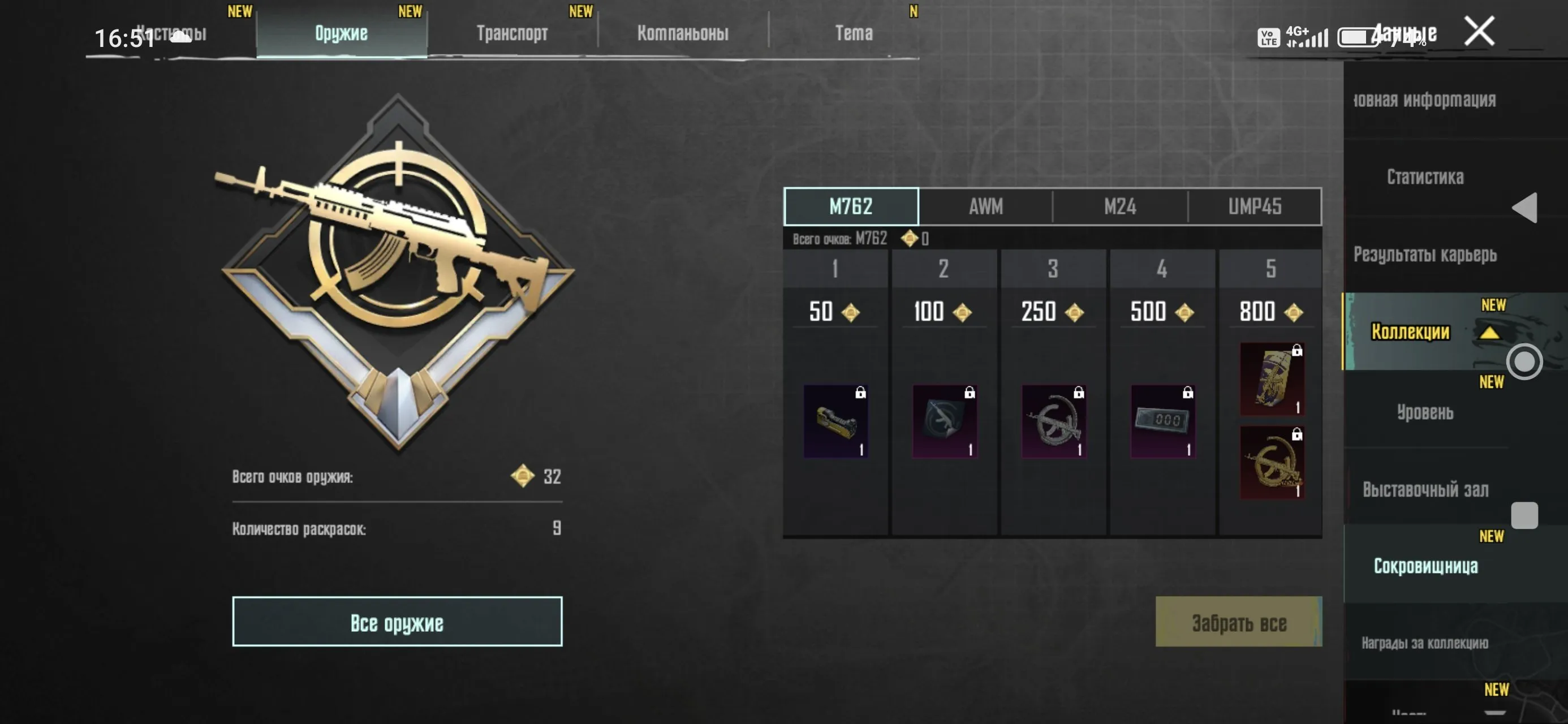Select the timer-style item icon in milestone 4

(1164, 420)
